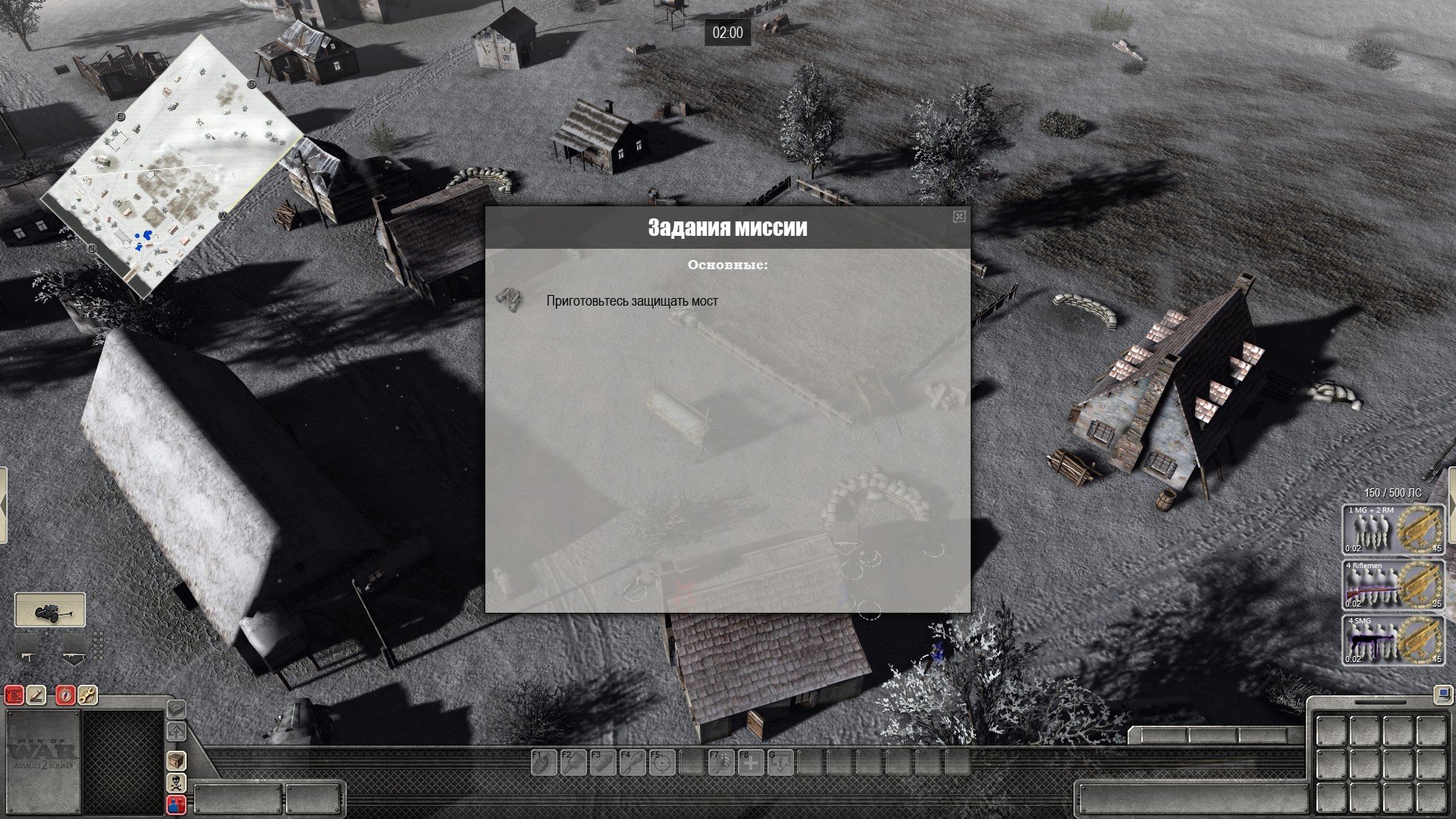Activate the F5 crosshair targeting ability
This screenshot has height=819, width=1456.
pyautogui.click(x=661, y=762)
